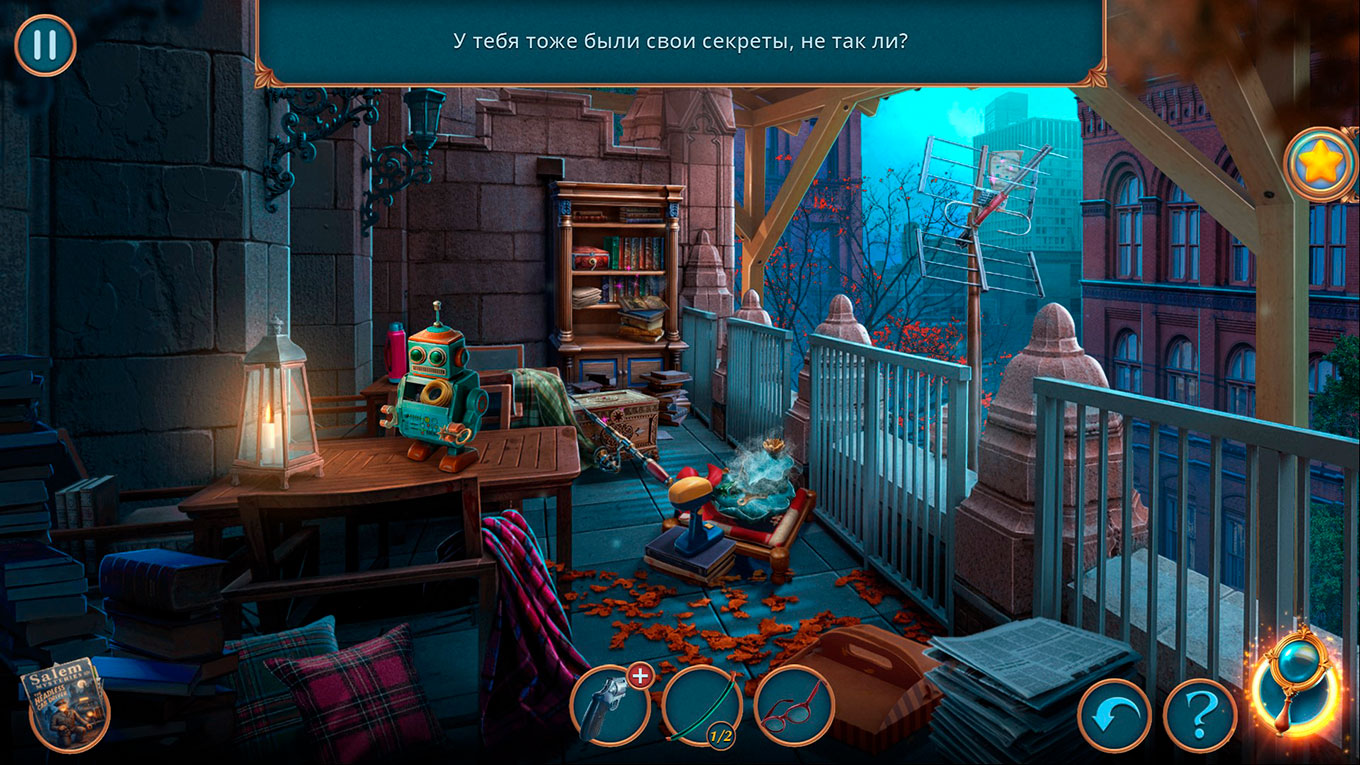
Task: Go back with the curved arrow button
Action: click(x=1115, y=715)
